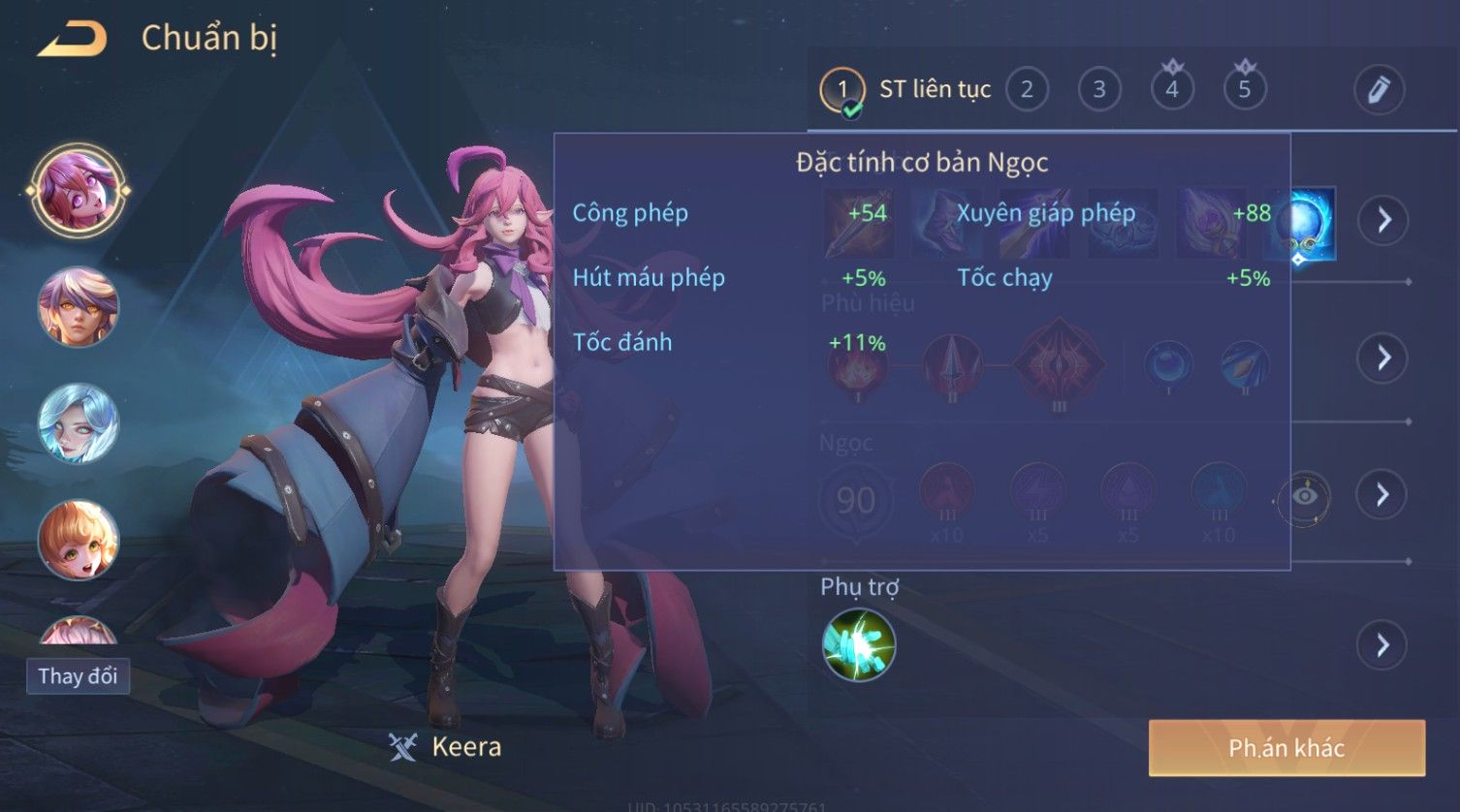Edit loadout name with pencil icon
This screenshot has width=1460, height=812.
1379,90
